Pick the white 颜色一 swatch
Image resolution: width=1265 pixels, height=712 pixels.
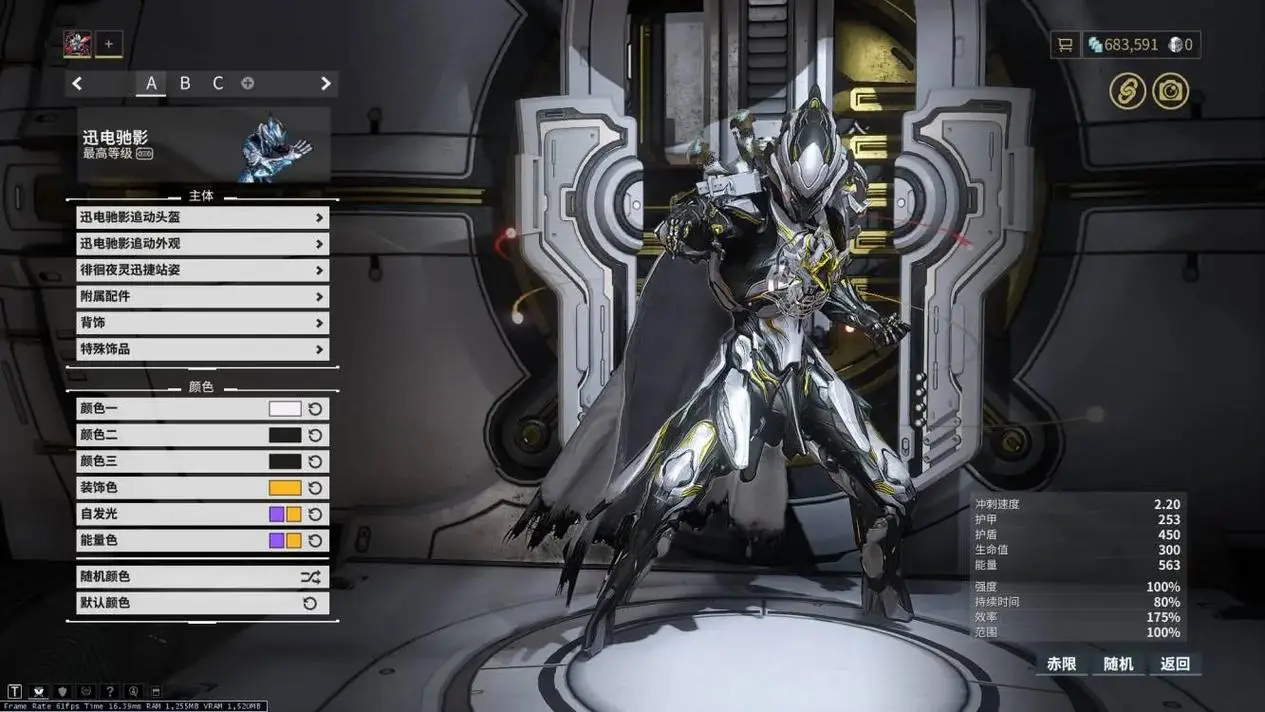285,409
